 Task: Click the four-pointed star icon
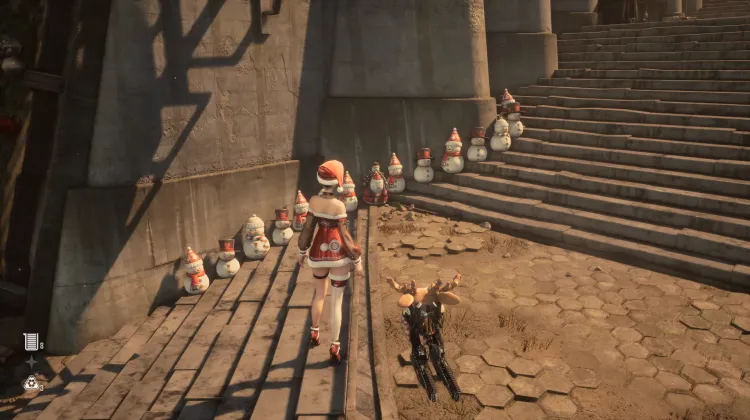tap(32, 361)
